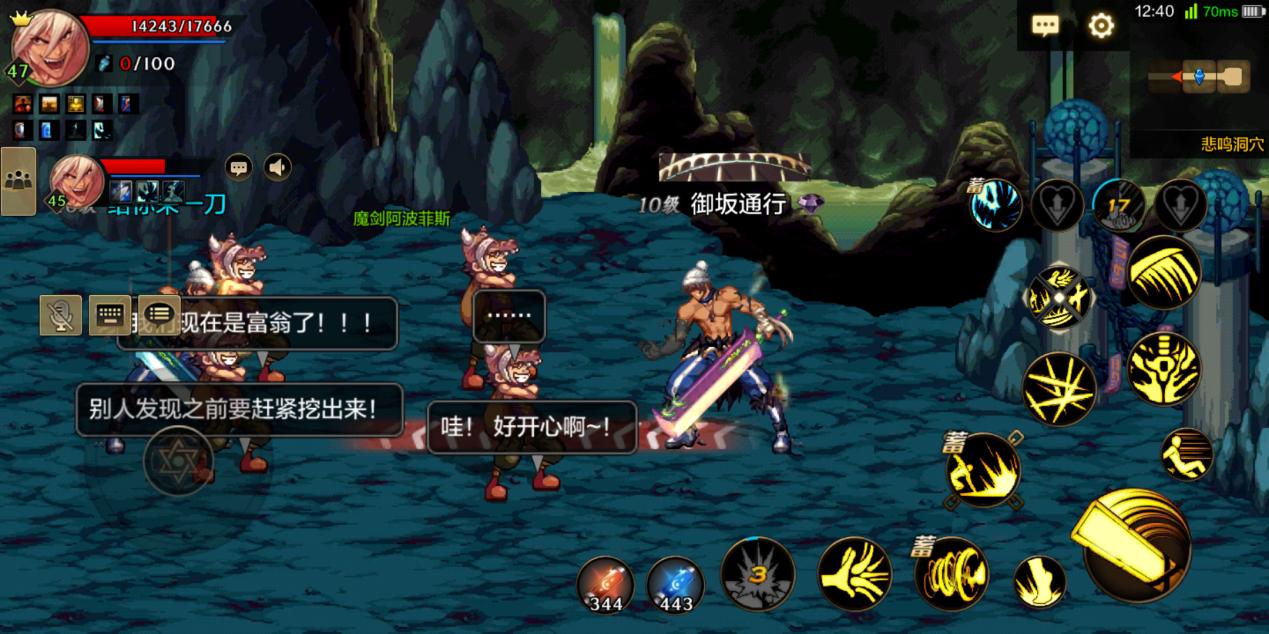Activate the yellow grabbing hand skill

855,575
